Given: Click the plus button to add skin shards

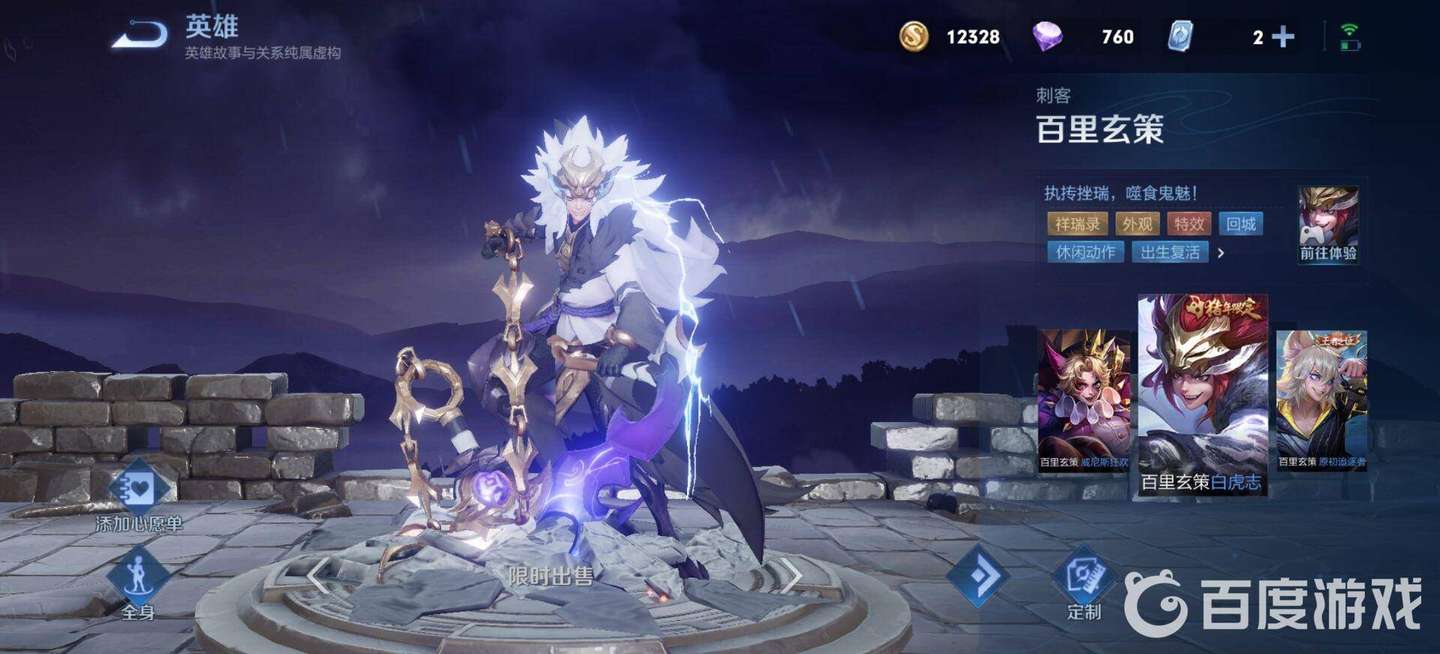Looking at the screenshot, I should point(1283,37).
